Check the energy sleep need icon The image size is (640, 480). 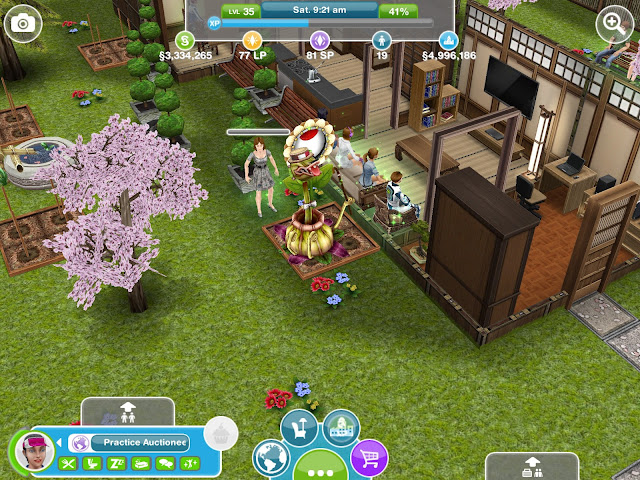[116, 463]
